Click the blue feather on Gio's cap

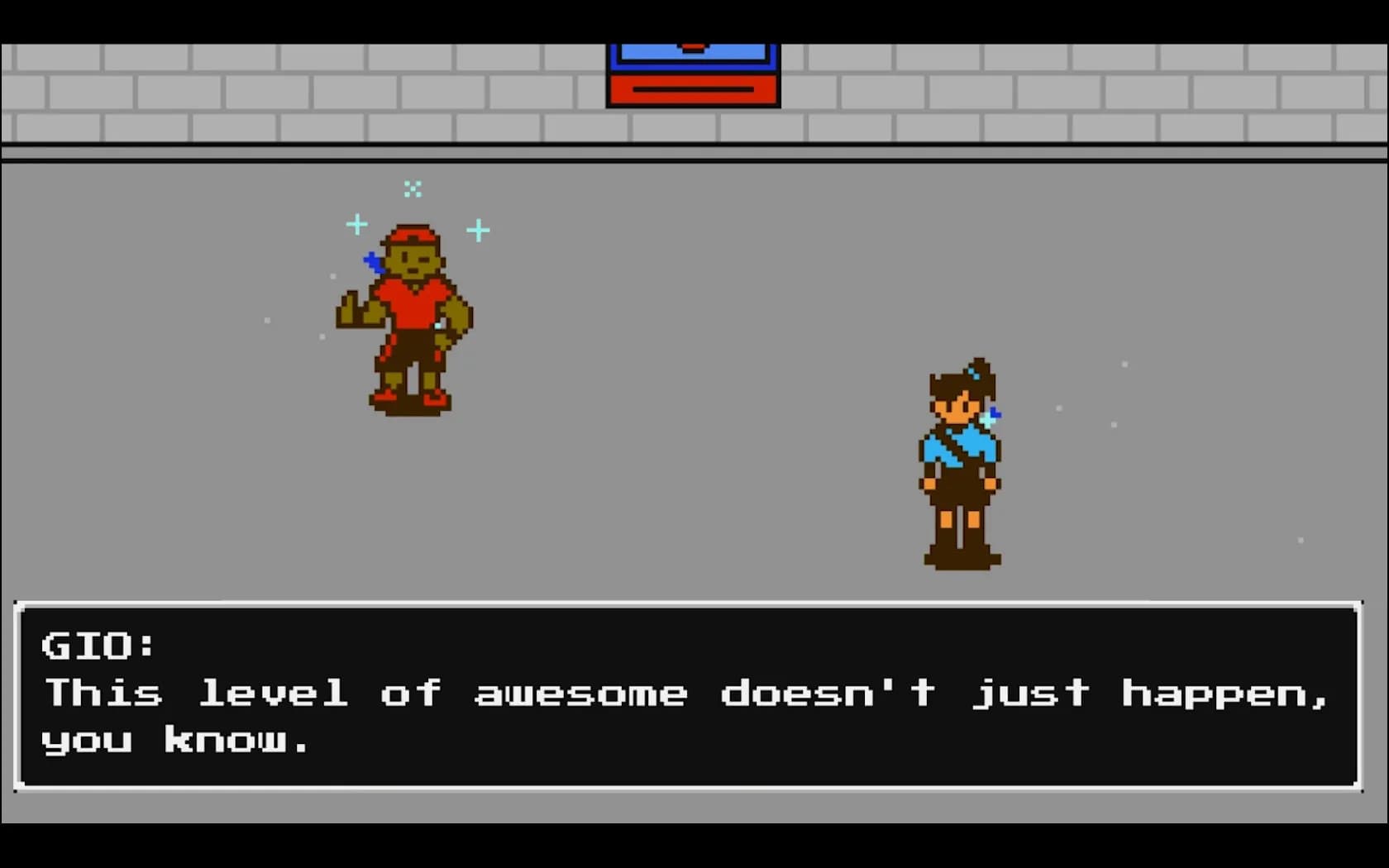372,260
